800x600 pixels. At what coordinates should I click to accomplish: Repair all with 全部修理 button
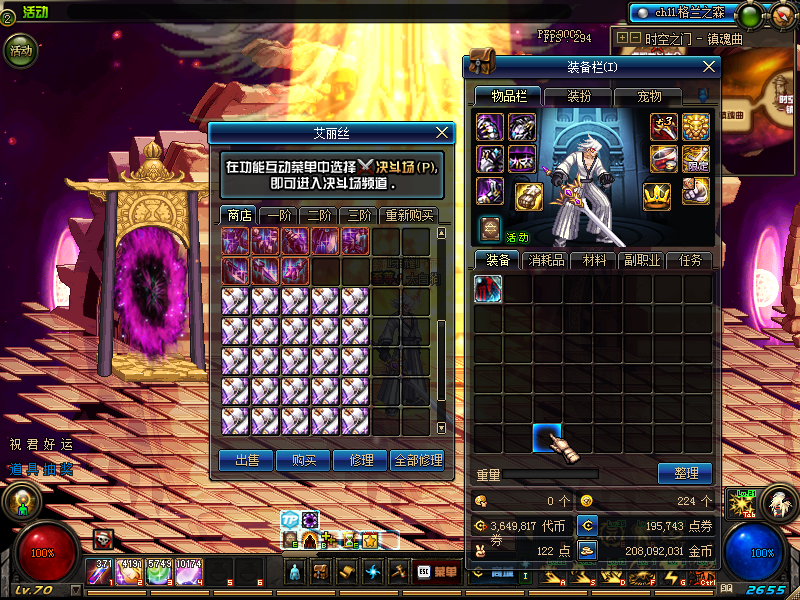(418, 460)
